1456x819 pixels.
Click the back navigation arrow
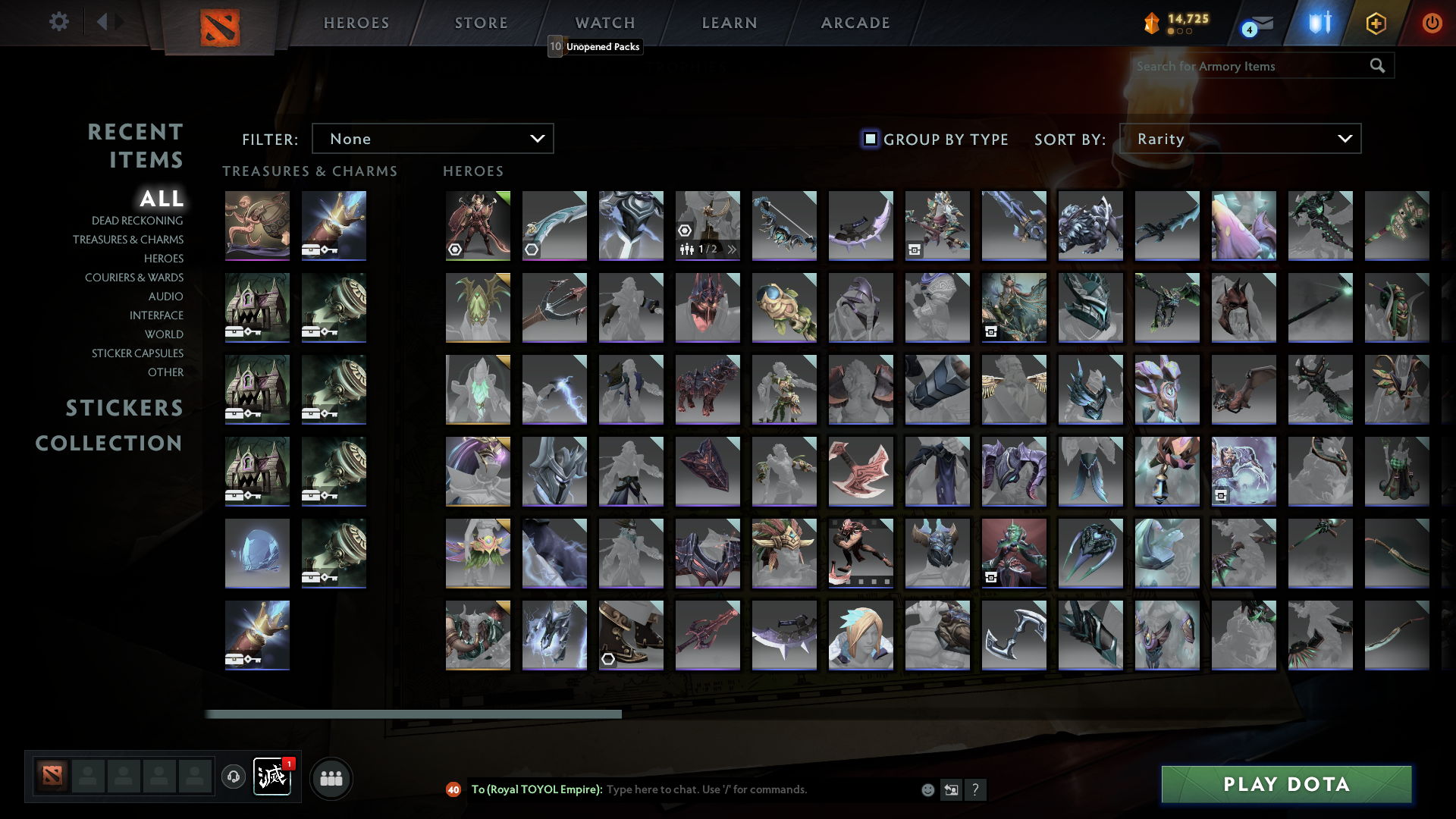104,22
